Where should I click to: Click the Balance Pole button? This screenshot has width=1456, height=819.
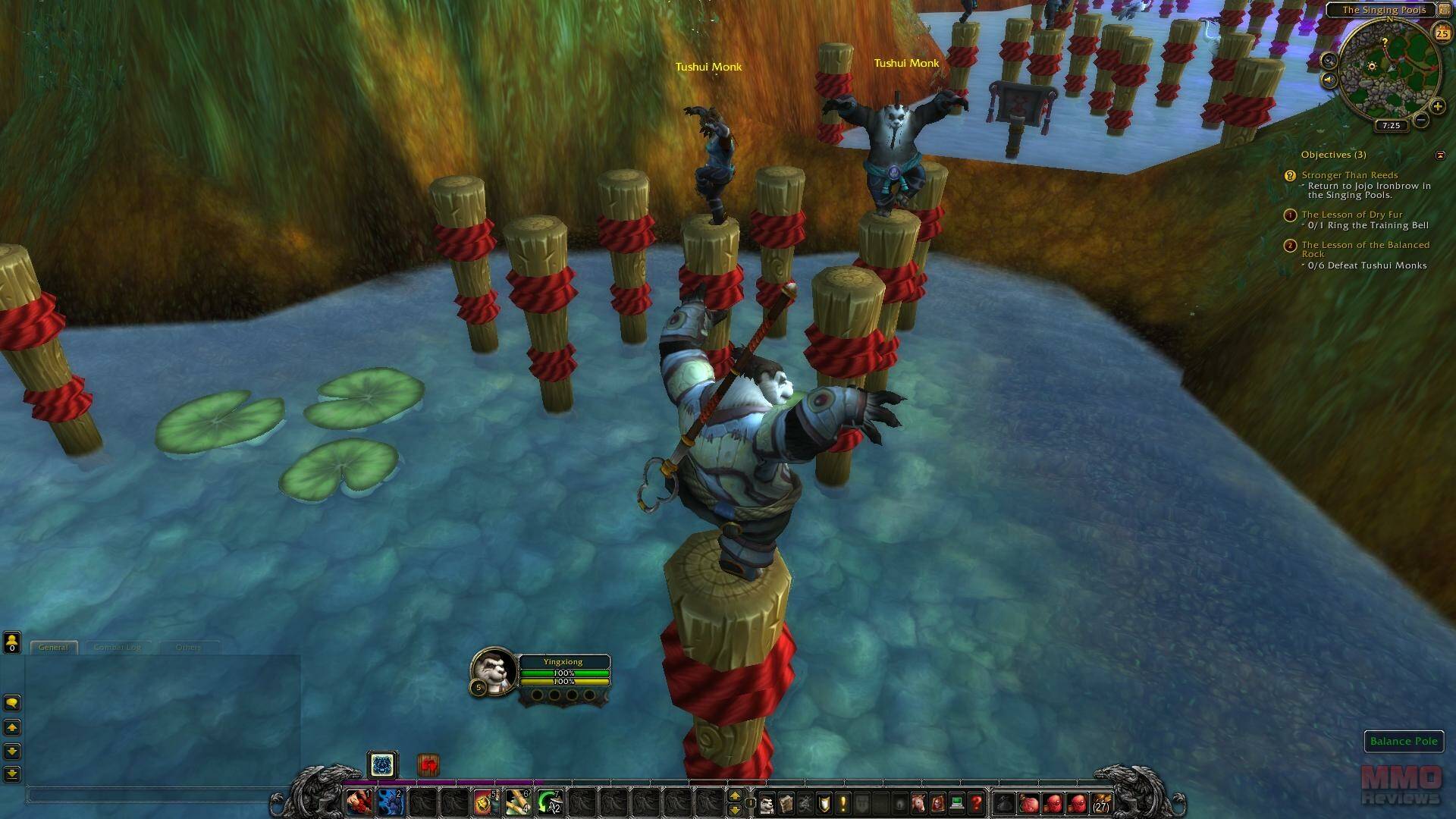(x=1404, y=741)
